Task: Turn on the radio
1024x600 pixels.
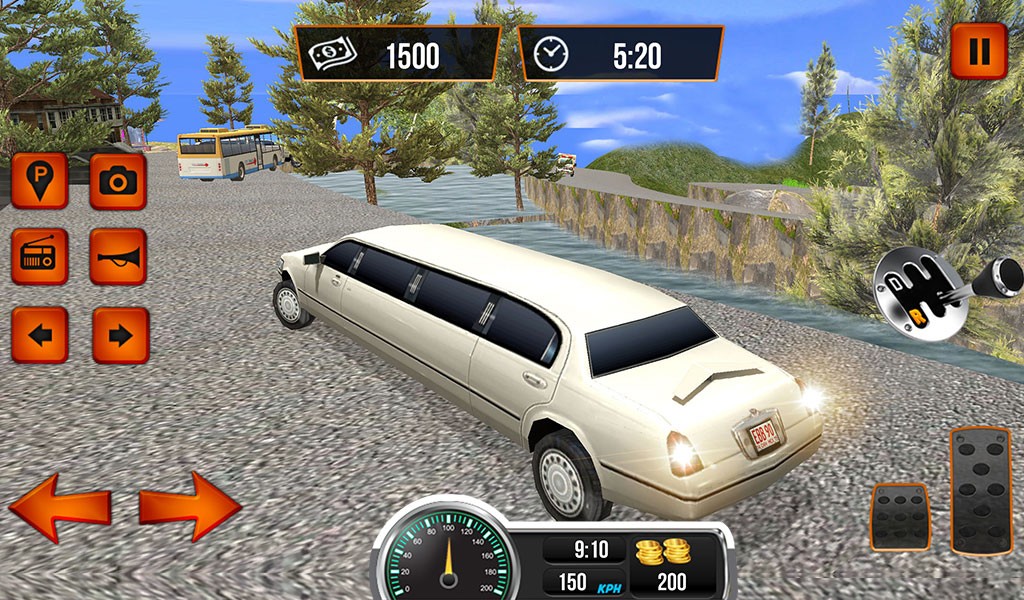Action: coord(40,257)
